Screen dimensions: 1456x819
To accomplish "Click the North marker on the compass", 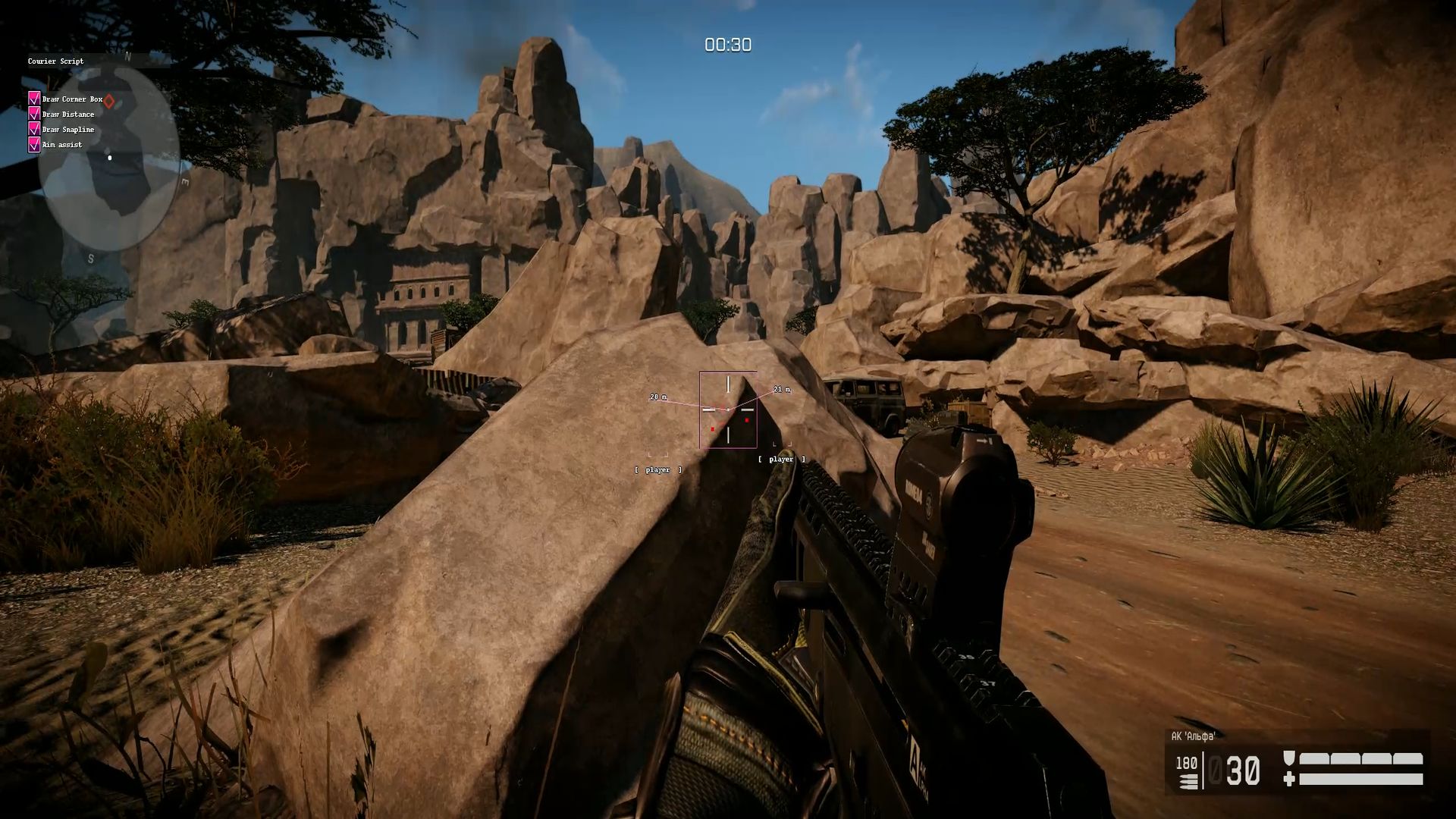I will (127, 56).
